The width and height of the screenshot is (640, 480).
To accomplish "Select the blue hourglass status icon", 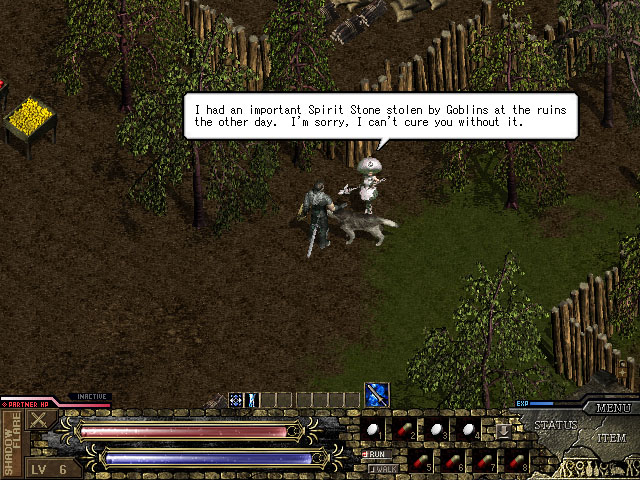I will point(252,400).
